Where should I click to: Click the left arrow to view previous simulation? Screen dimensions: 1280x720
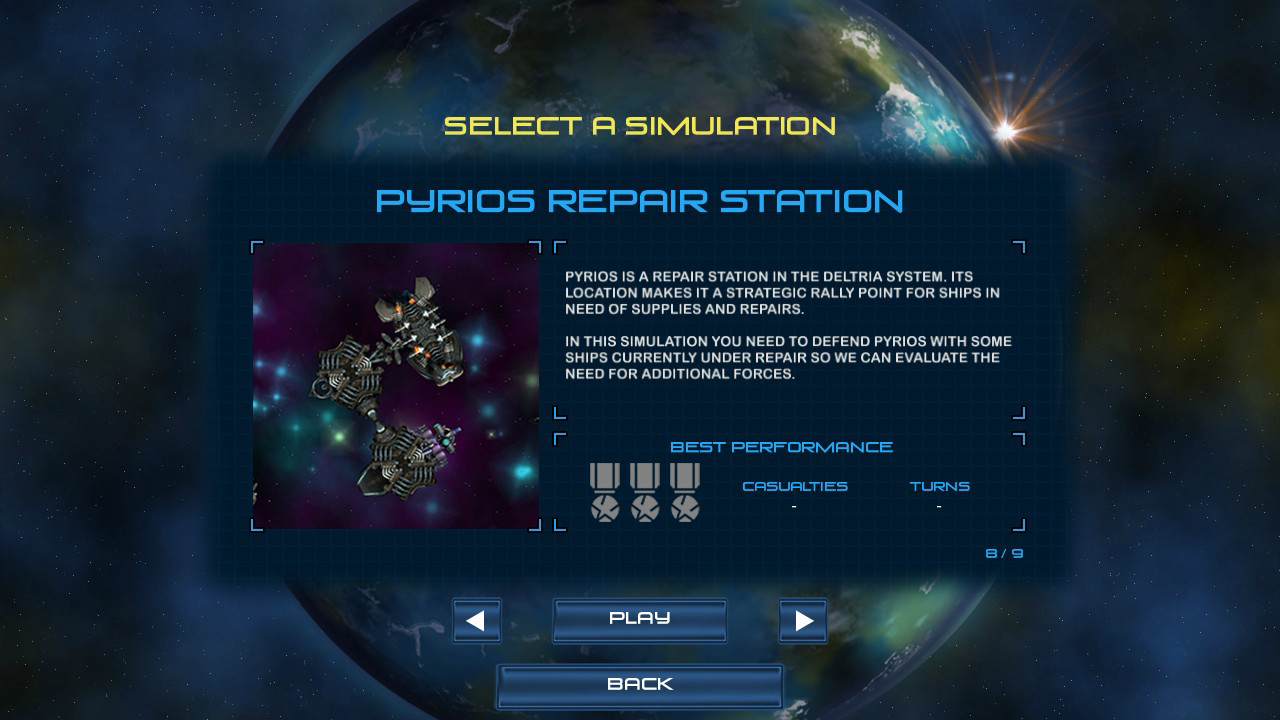point(476,620)
